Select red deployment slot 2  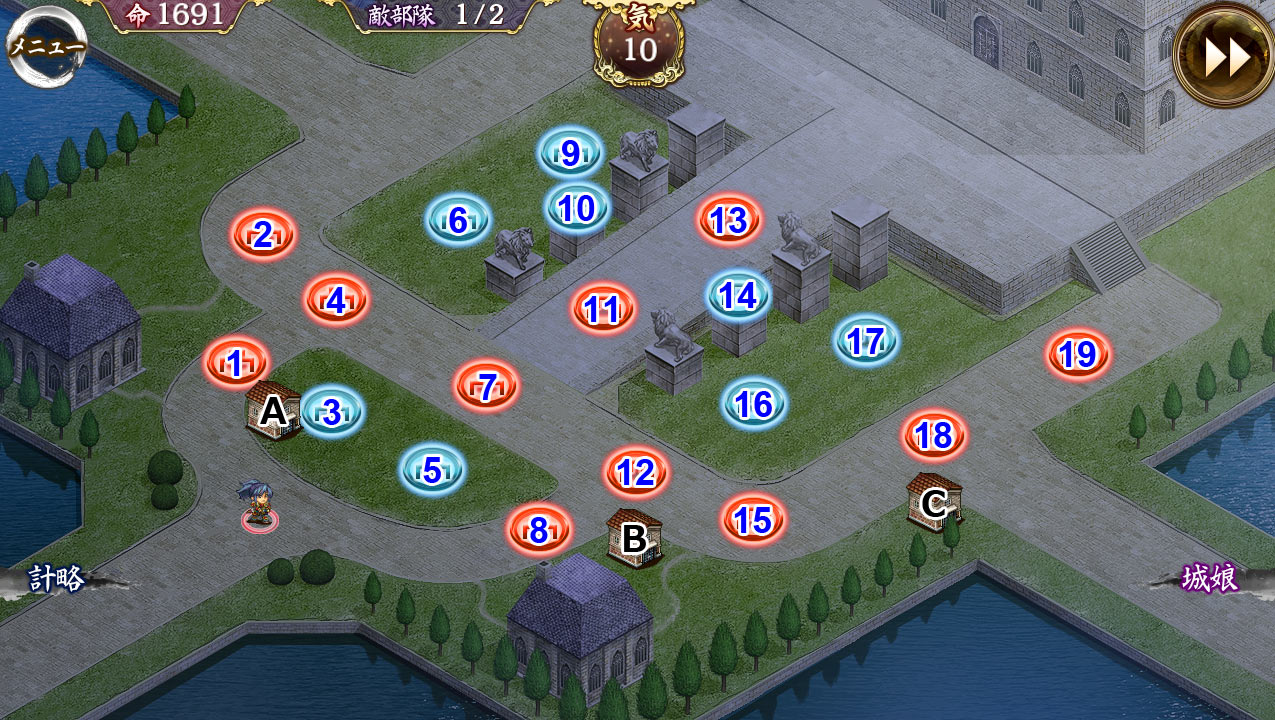tap(263, 235)
